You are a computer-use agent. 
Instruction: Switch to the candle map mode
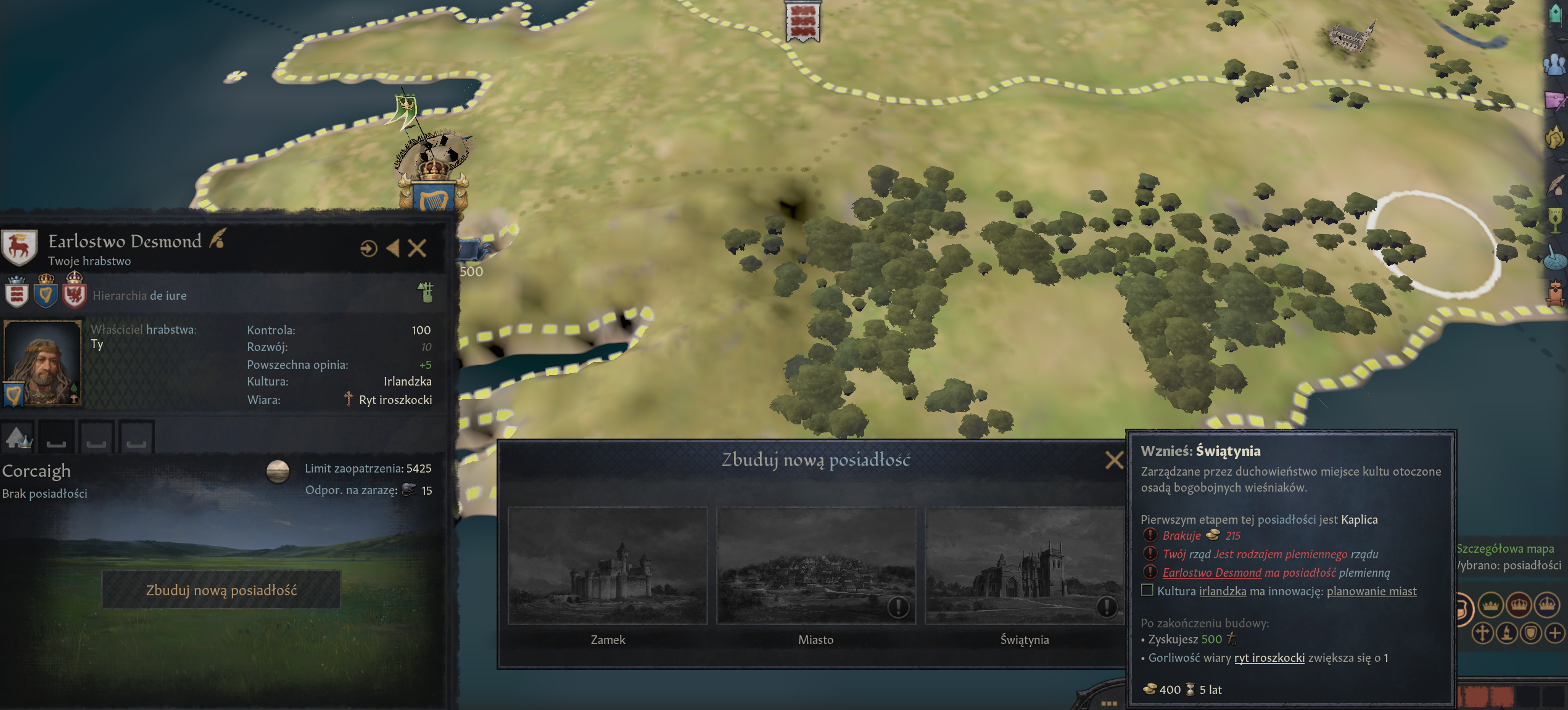coord(1507,633)
